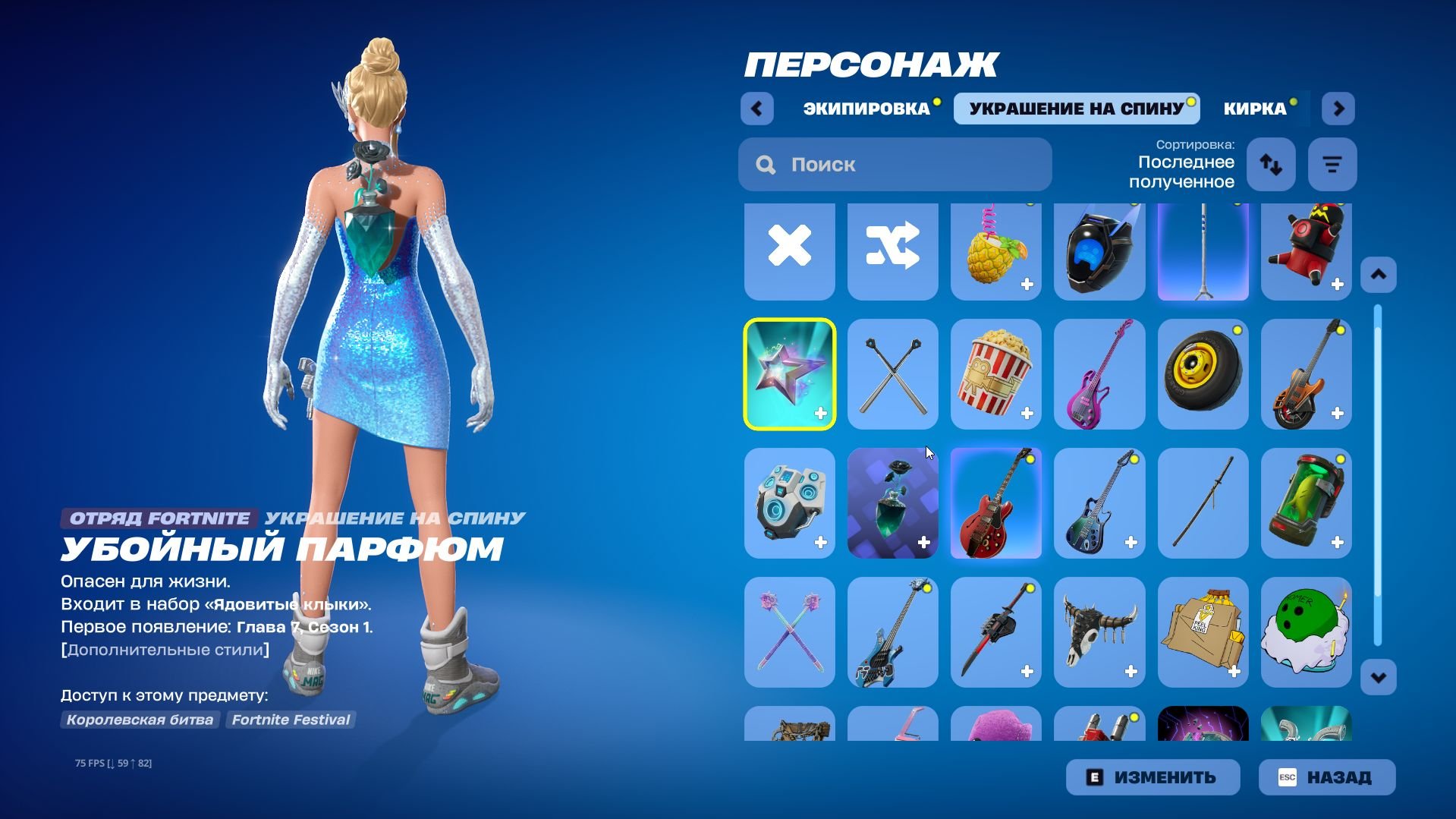This screenshot has height=819, width=1456.
Task: Go to the ЭКИПИРОВКА tab
Action: [x=865, y=108]
